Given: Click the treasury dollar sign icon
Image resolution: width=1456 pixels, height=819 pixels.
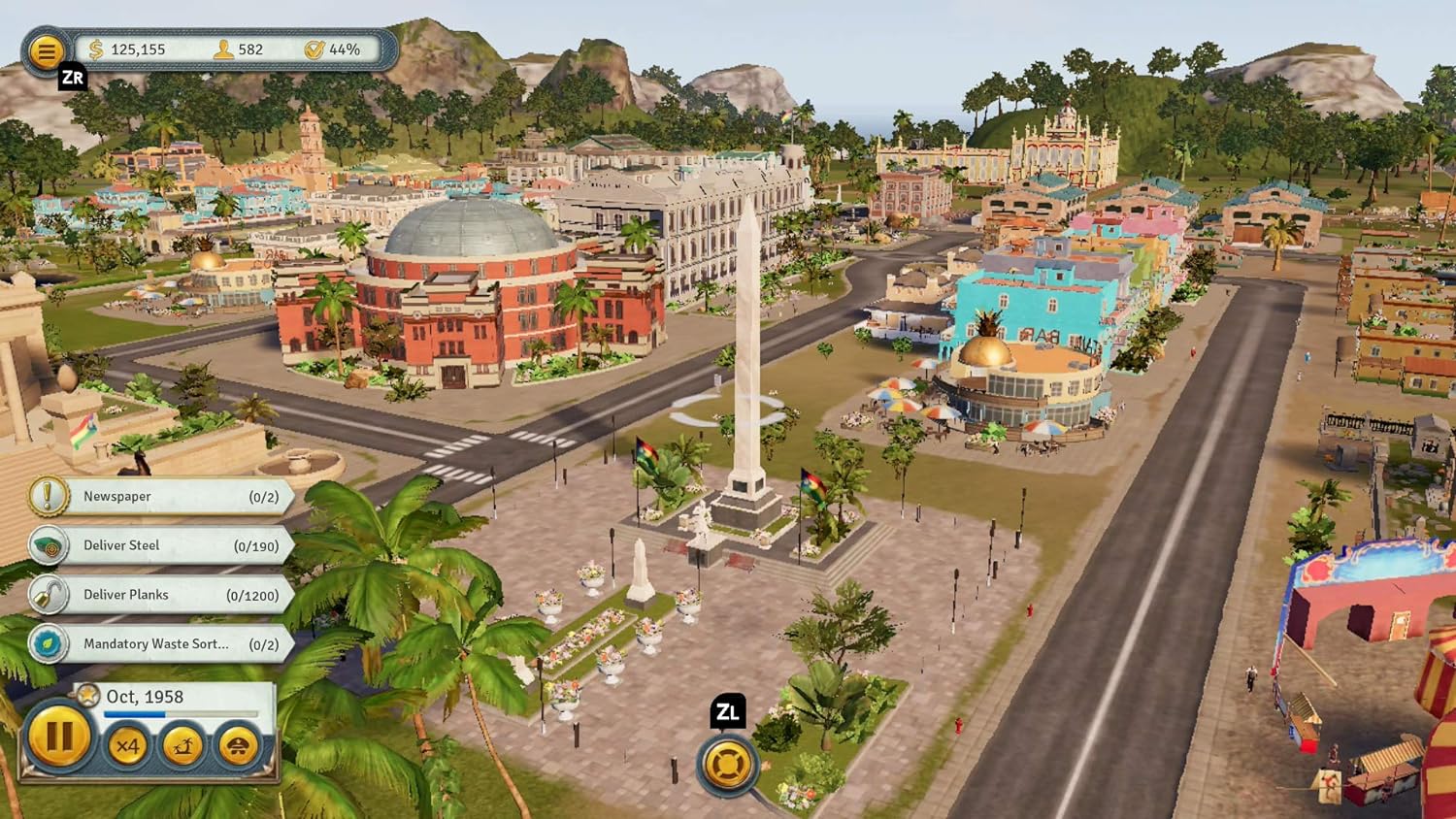Looking at the screenshot, I should pyautogui.click(x=94, y=49).
